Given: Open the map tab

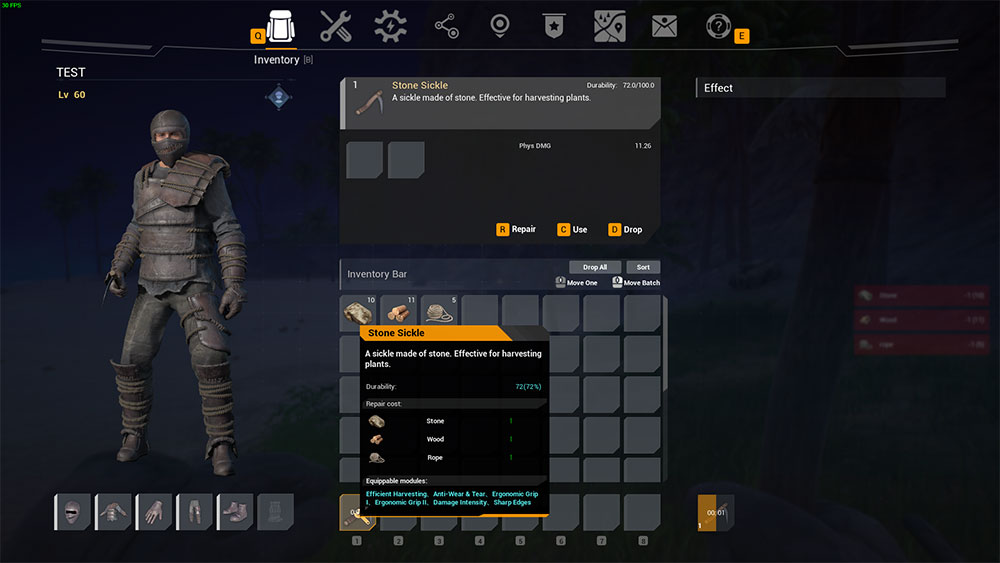Looking at the screenshot, I should 609,27.
